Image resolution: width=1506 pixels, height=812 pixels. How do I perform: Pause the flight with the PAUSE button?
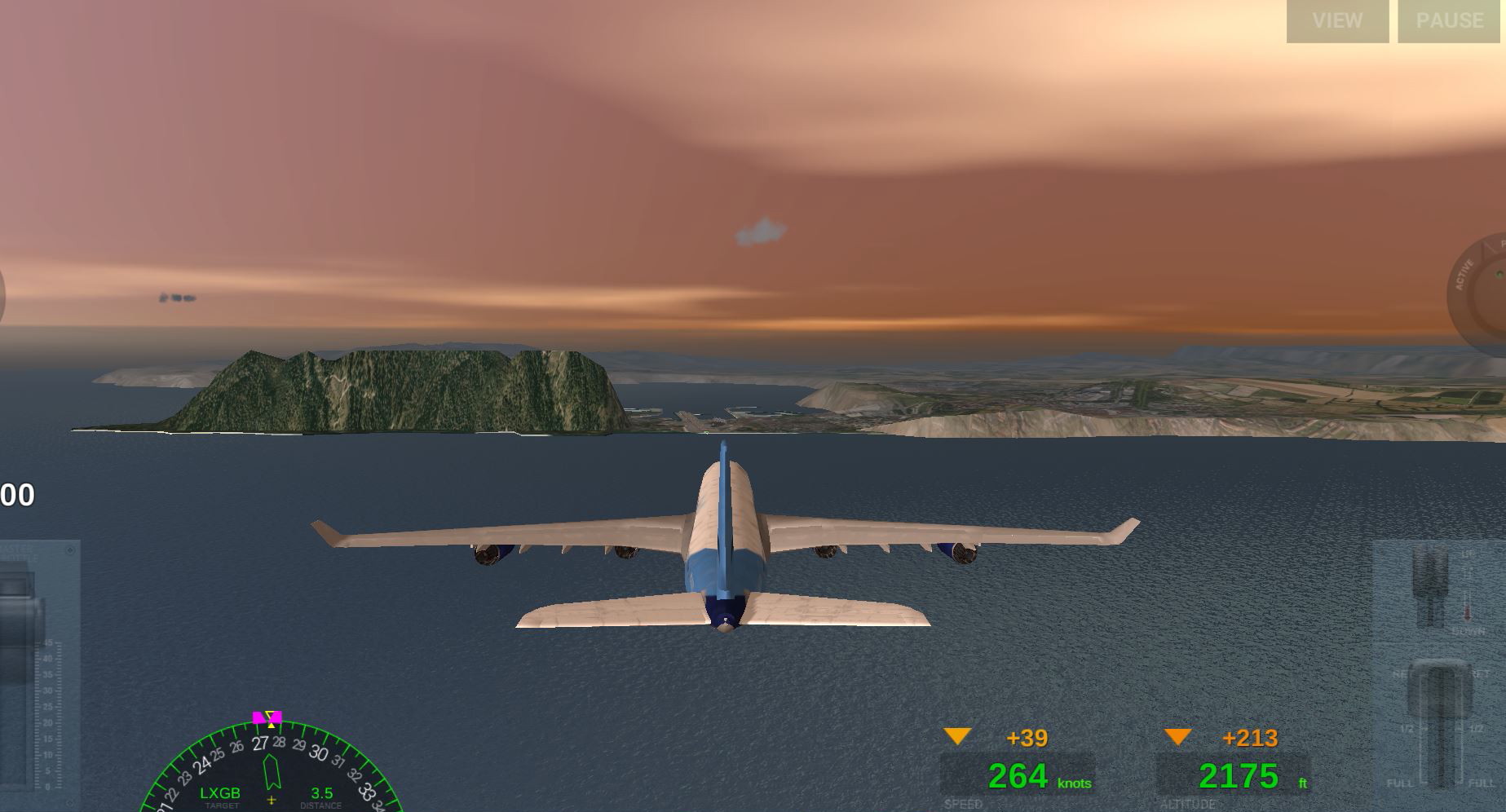click(x=1450, y=21)
